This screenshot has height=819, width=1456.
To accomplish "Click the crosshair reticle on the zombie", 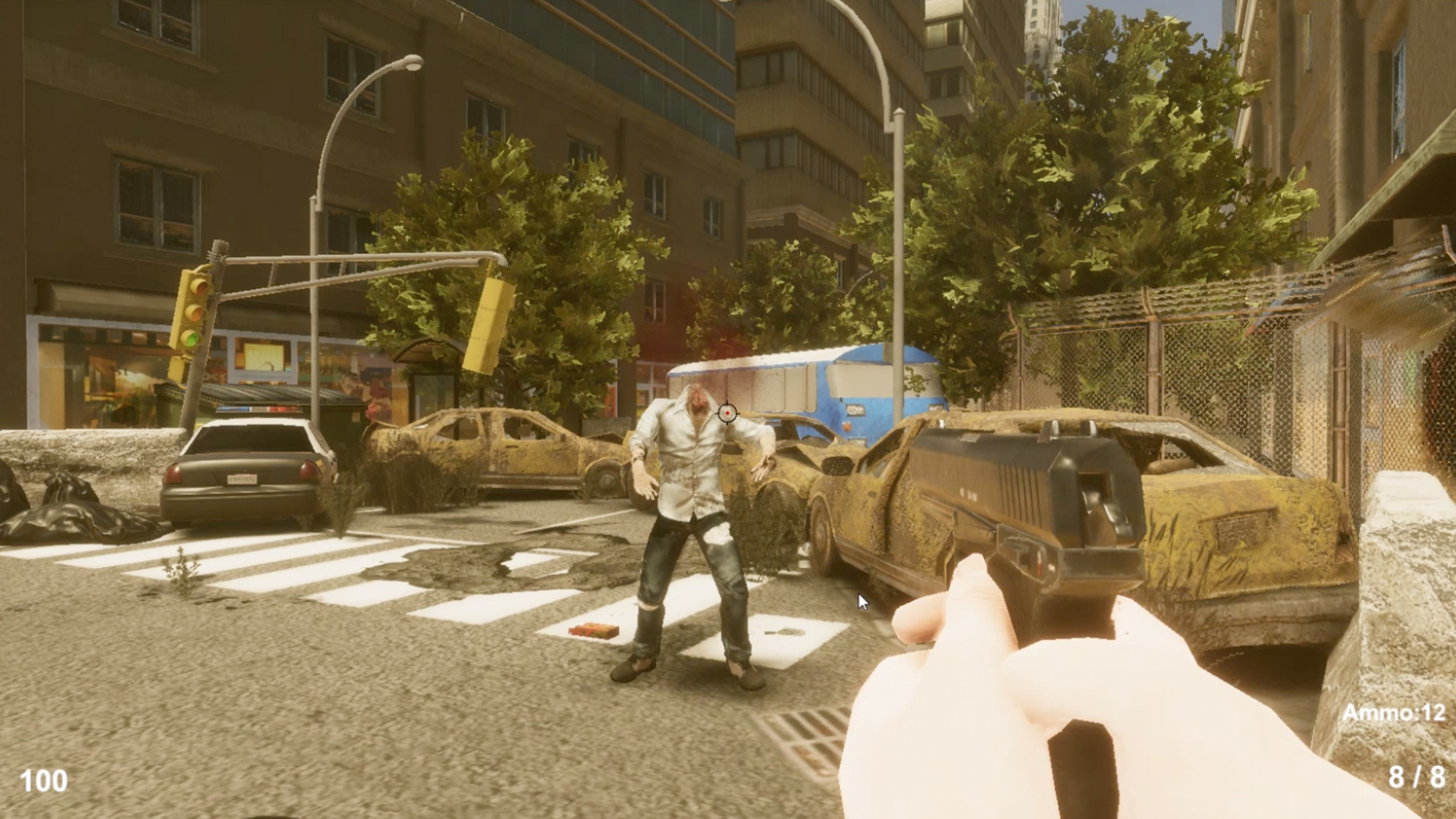I will 728,412.
